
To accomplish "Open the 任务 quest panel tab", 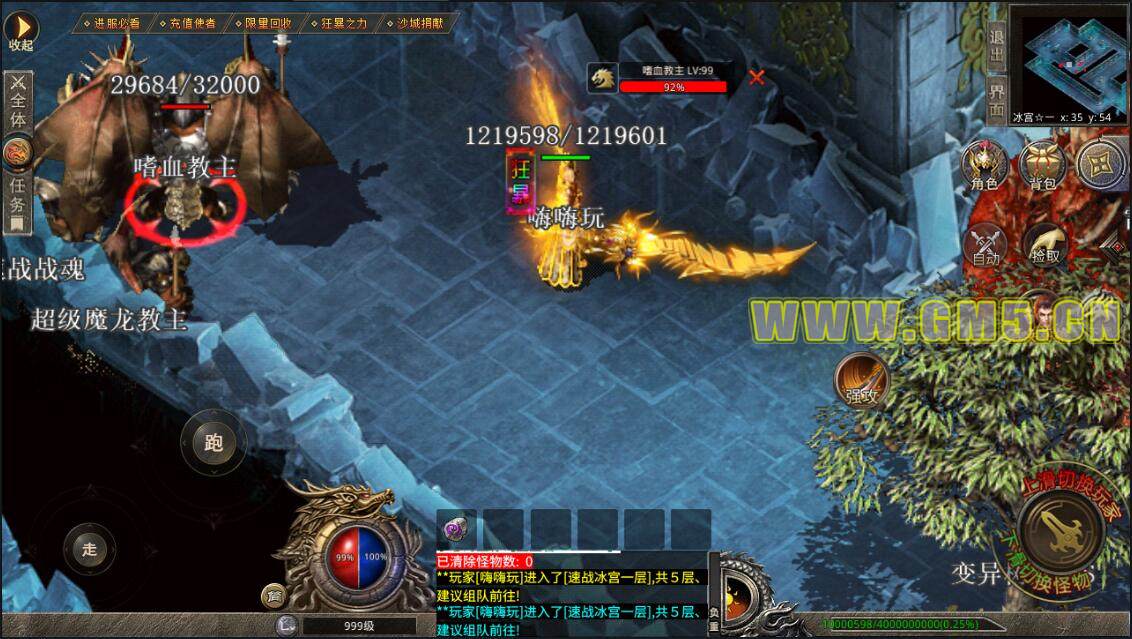I will 18,194.
